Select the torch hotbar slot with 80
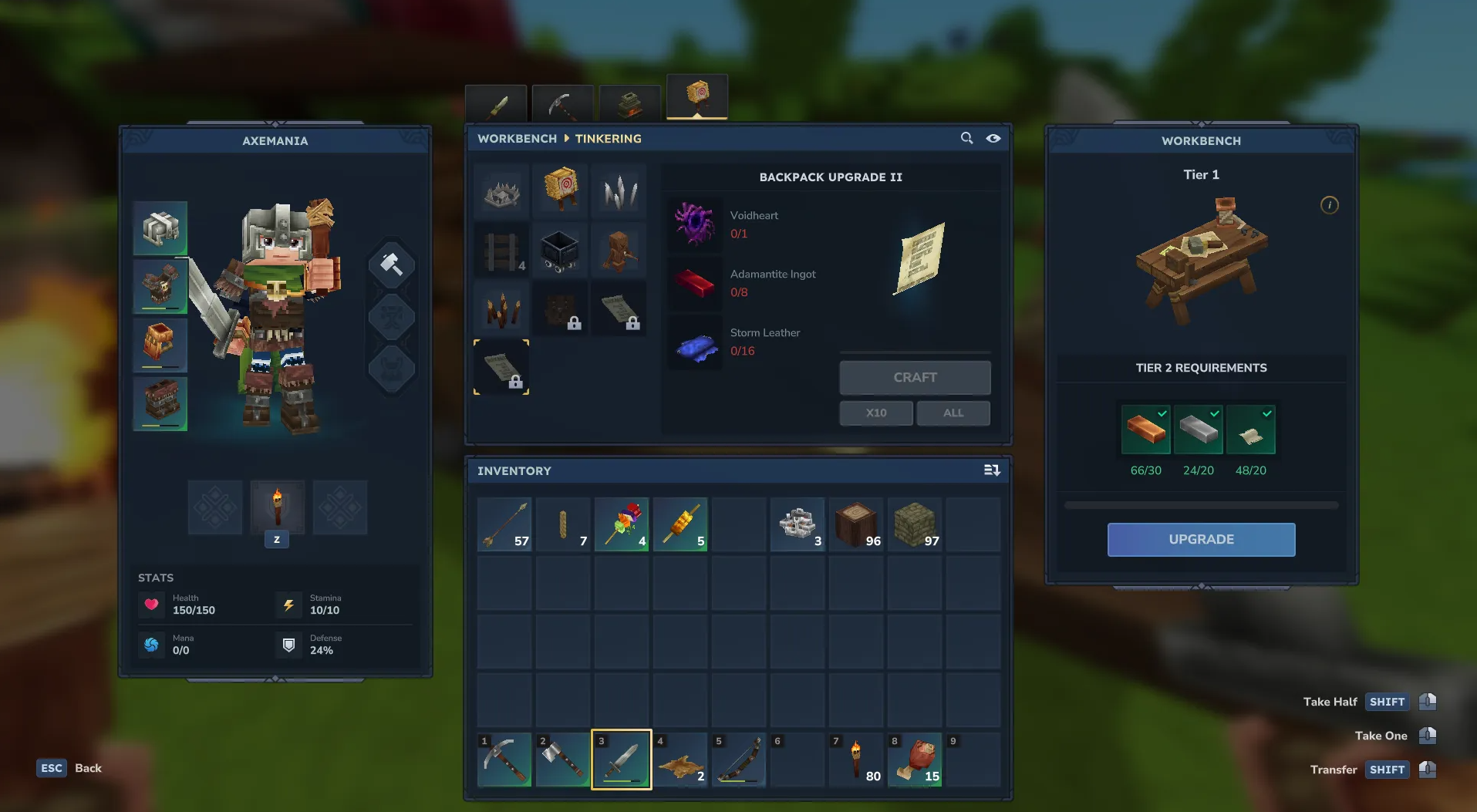Image resolution: width=1477 pixels, height=812 pixels. tap(856, 760)
